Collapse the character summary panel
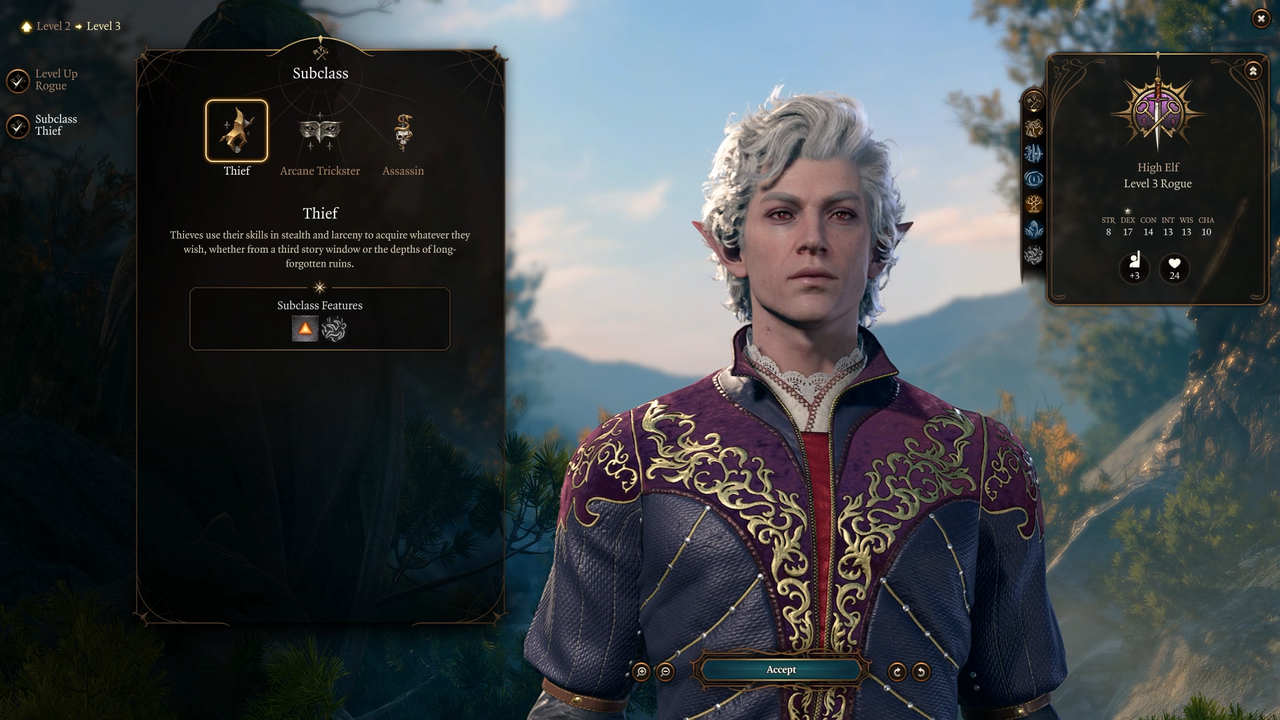This screenshot has height=720, width=1280. click(1253, 70)
